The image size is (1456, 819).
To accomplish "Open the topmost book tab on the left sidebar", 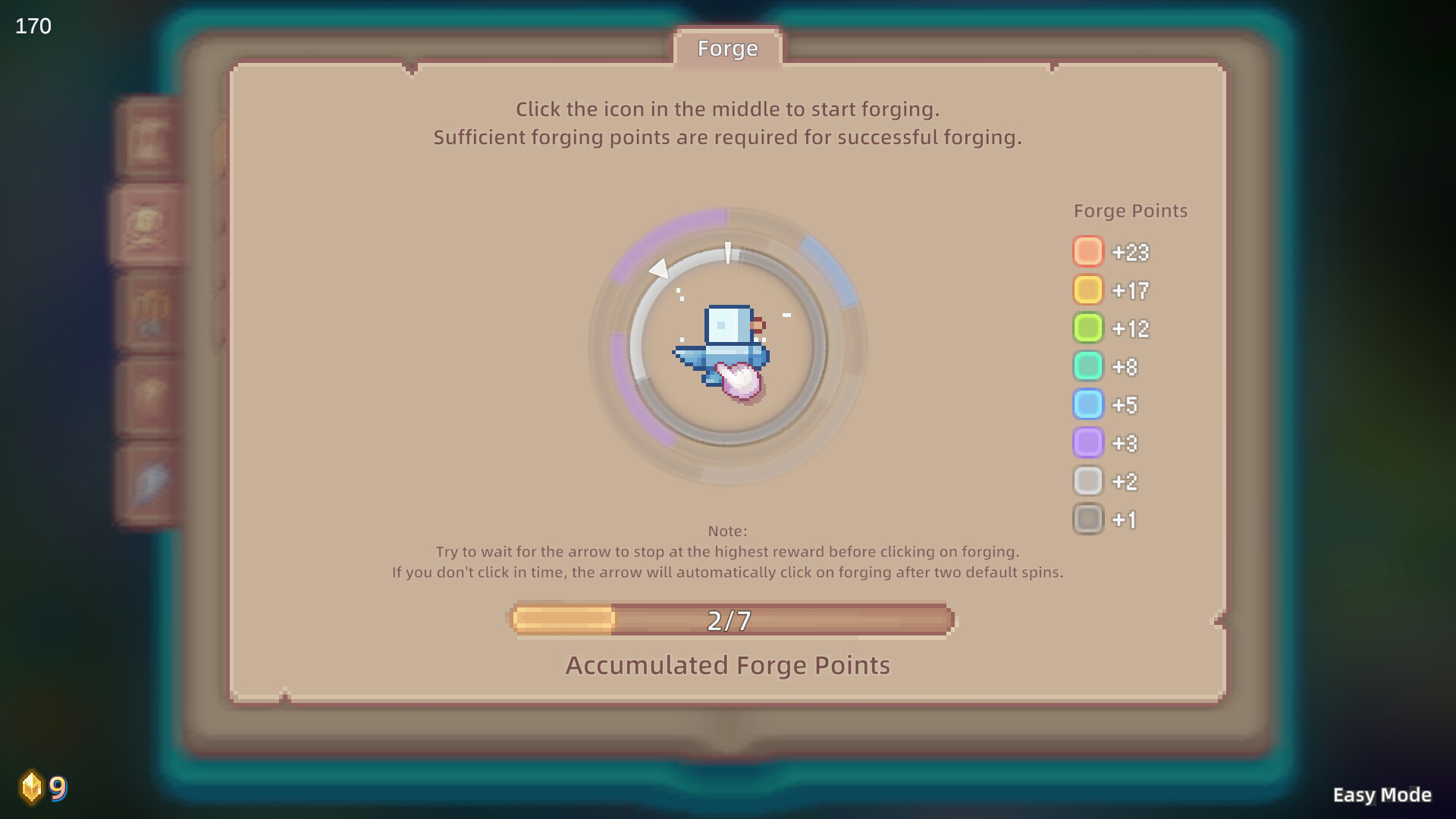I will (149, 140).
